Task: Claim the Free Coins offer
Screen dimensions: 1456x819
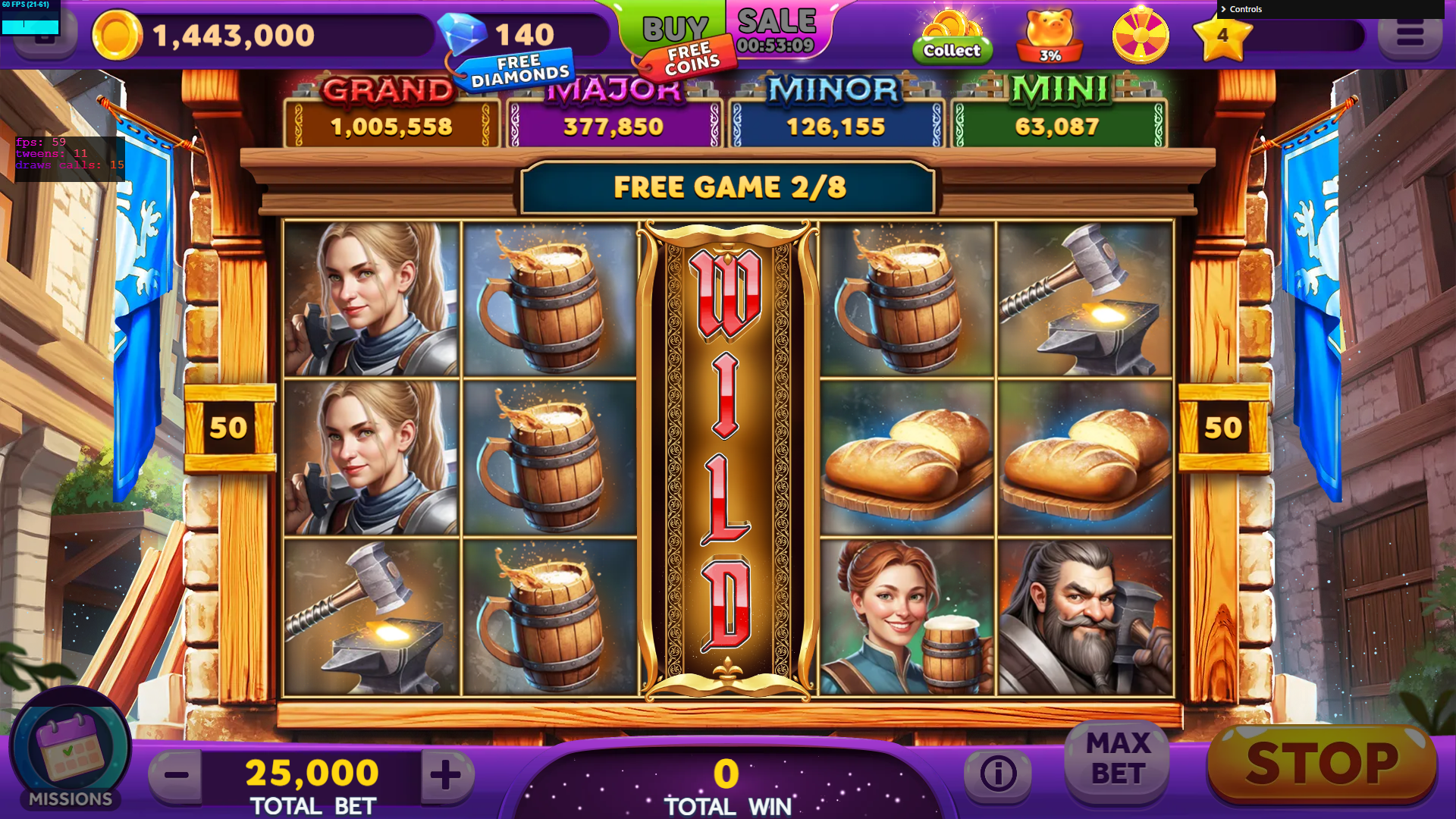Action: click(x=690, y=59)
